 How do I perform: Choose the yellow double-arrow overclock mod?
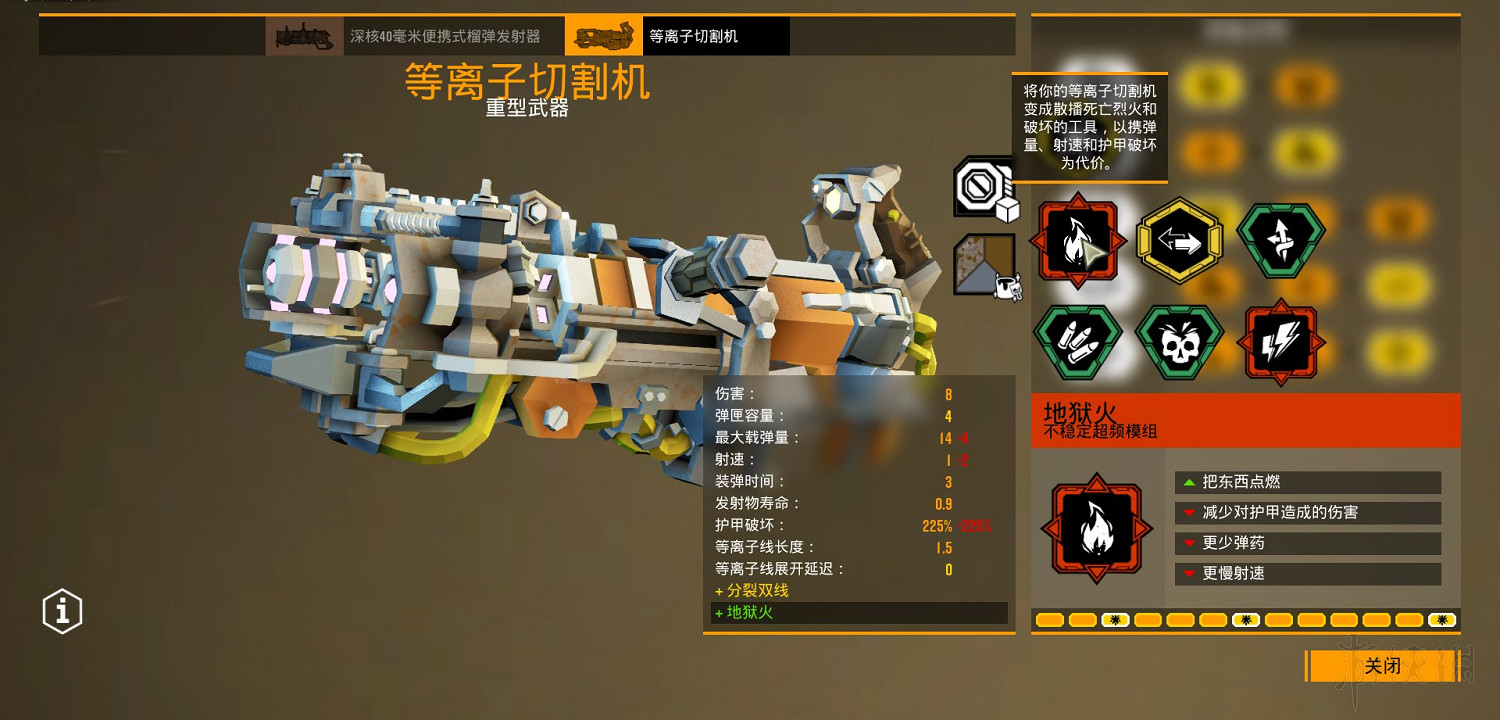pyautogui.click(x=1180, y=240)
